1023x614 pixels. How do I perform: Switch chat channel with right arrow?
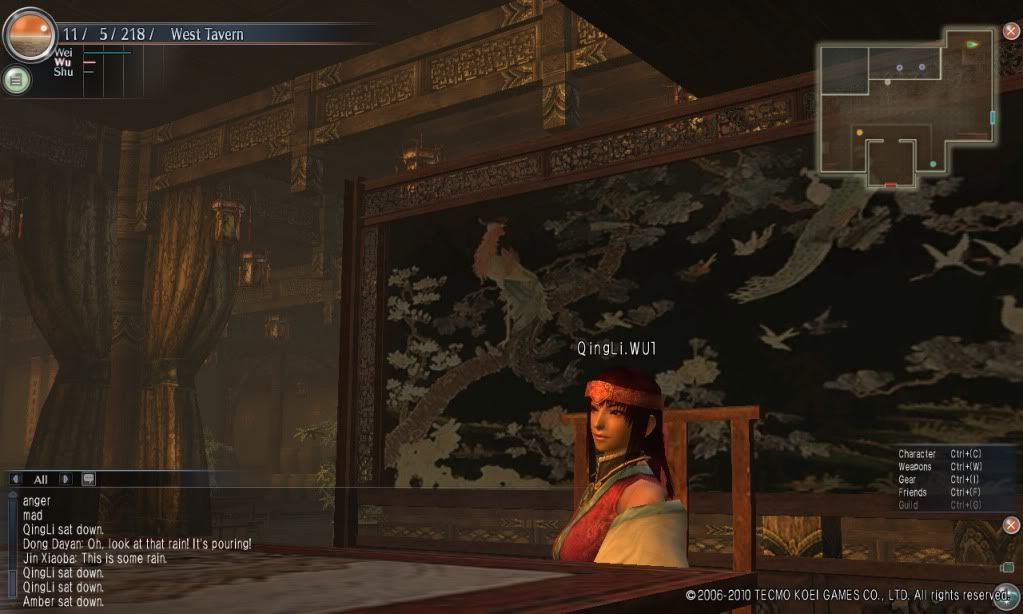pyautogui.click(x=66, y=479)
